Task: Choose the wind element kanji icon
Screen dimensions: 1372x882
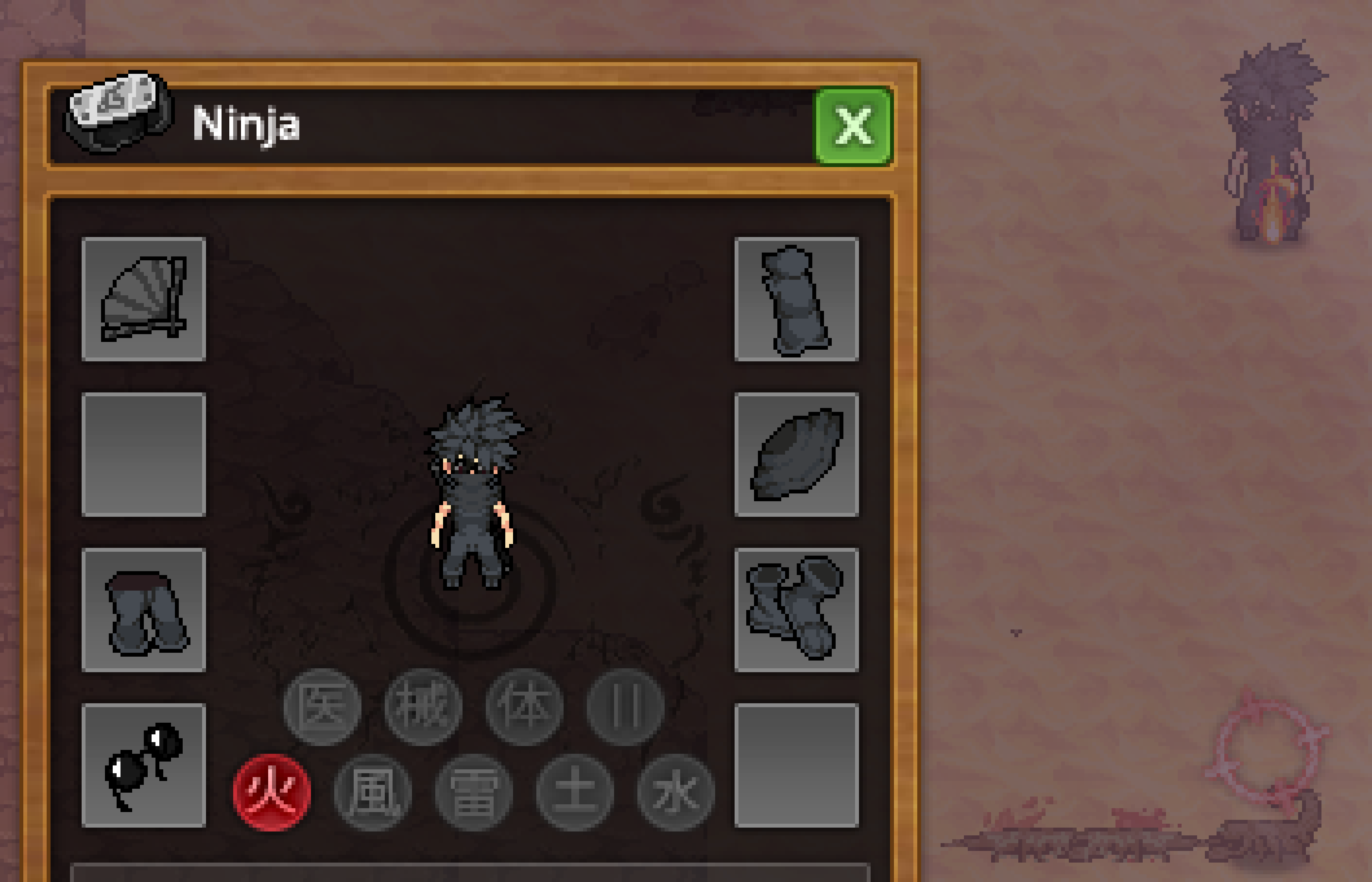Action: tap(373, 792)
